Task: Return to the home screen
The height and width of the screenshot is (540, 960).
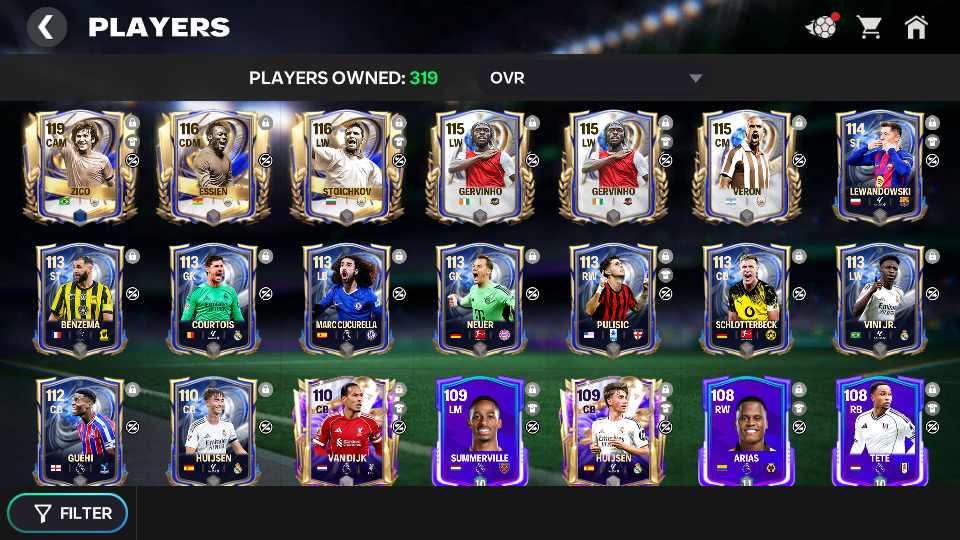Action: pyautogui.click(x=916, y=27)
